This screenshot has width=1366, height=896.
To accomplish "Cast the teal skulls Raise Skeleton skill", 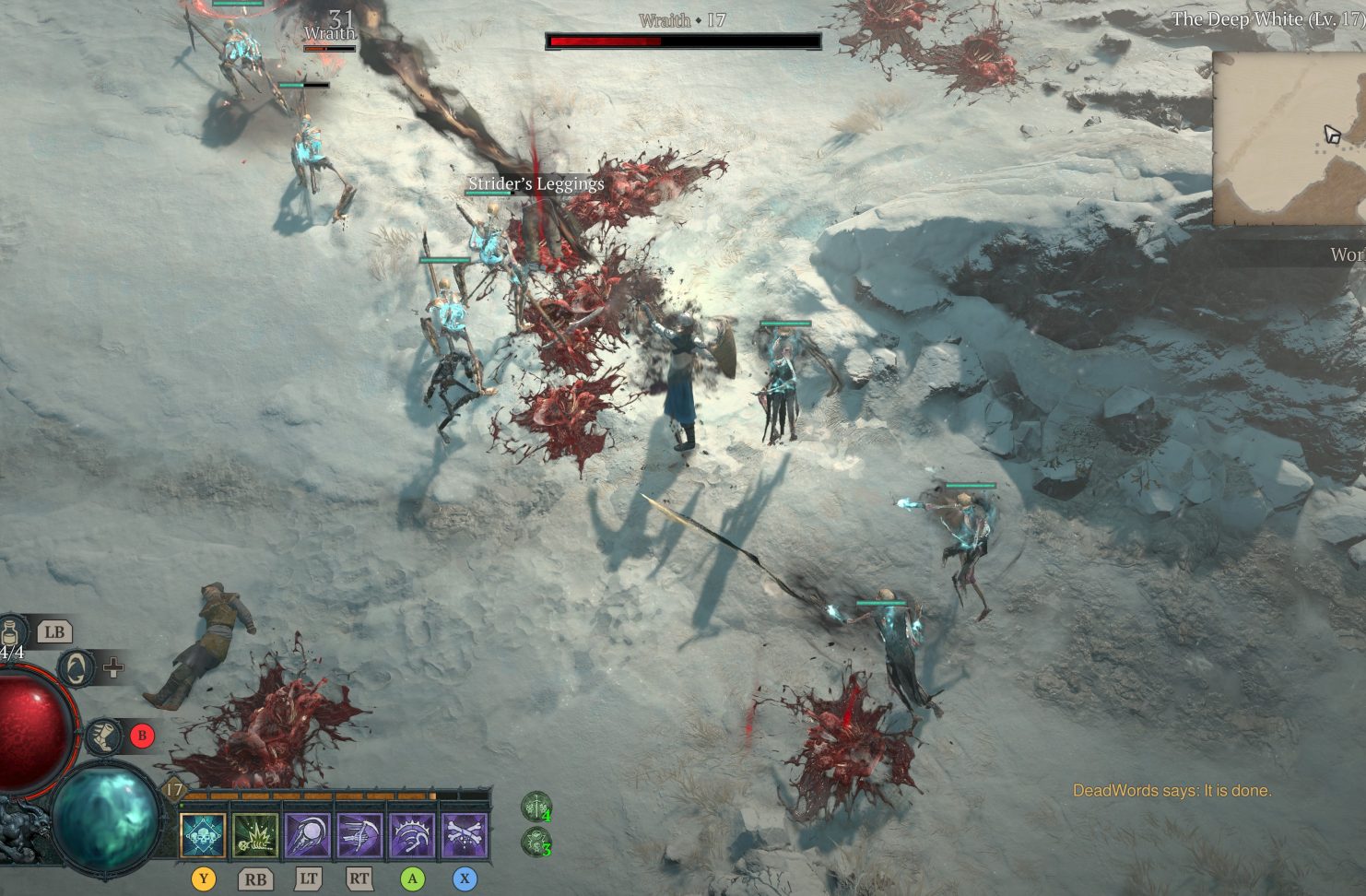I will (x=203, y=835).
